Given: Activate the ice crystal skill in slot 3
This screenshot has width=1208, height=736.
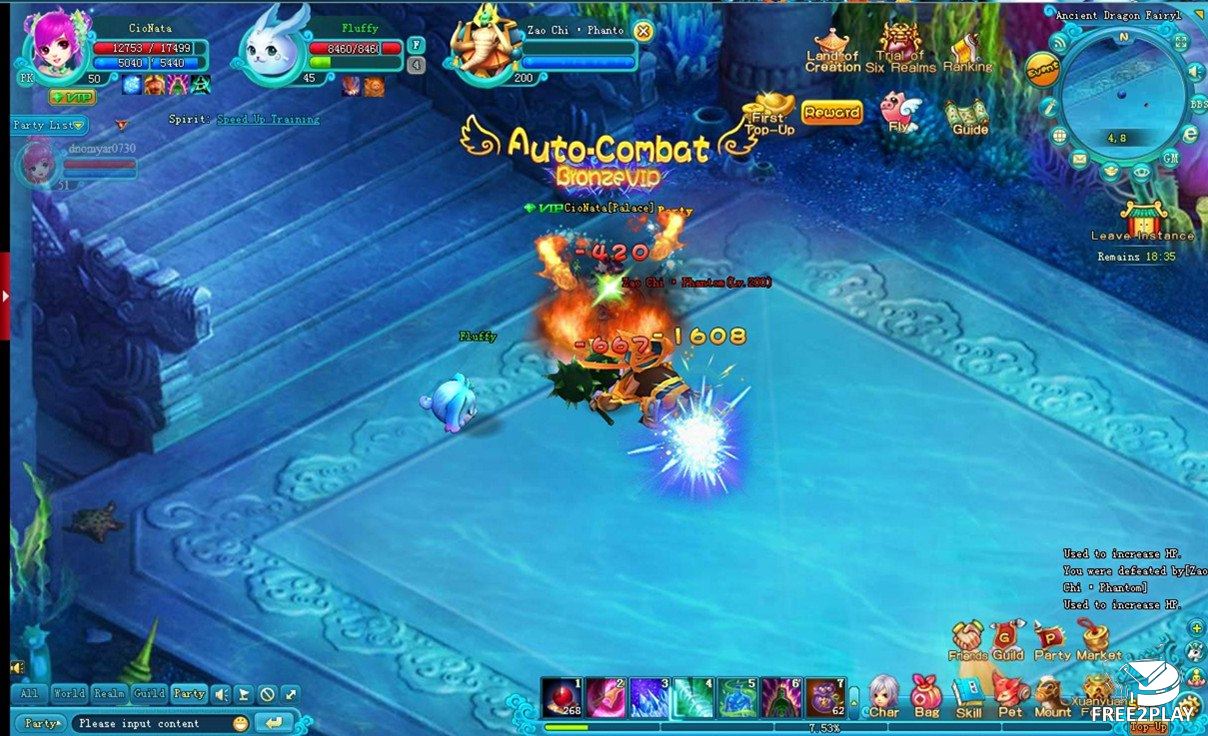Looking at the screenshot, I should 649,697.
